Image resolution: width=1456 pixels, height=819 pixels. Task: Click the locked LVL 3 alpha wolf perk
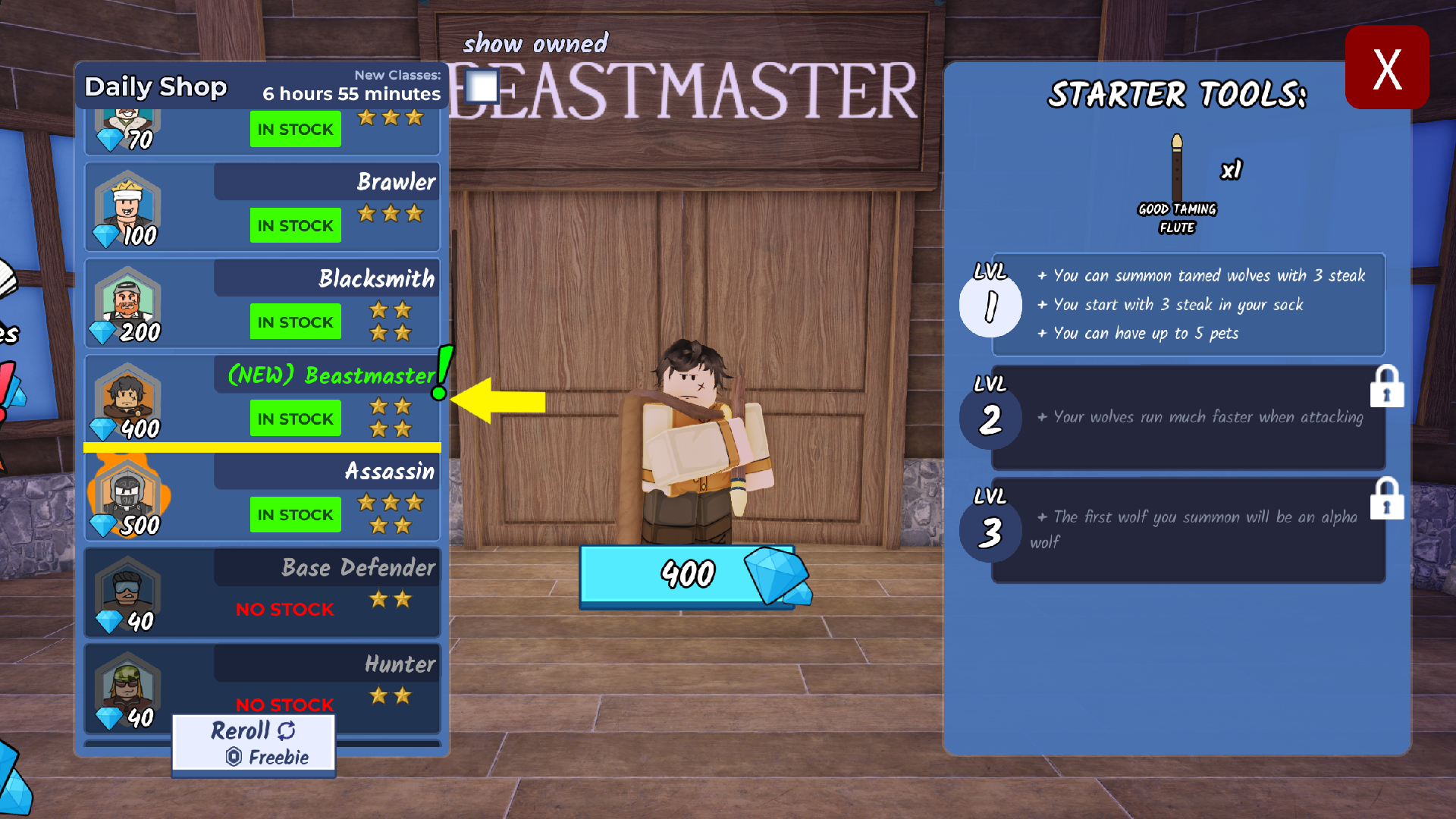click(x=1188, y=529)
